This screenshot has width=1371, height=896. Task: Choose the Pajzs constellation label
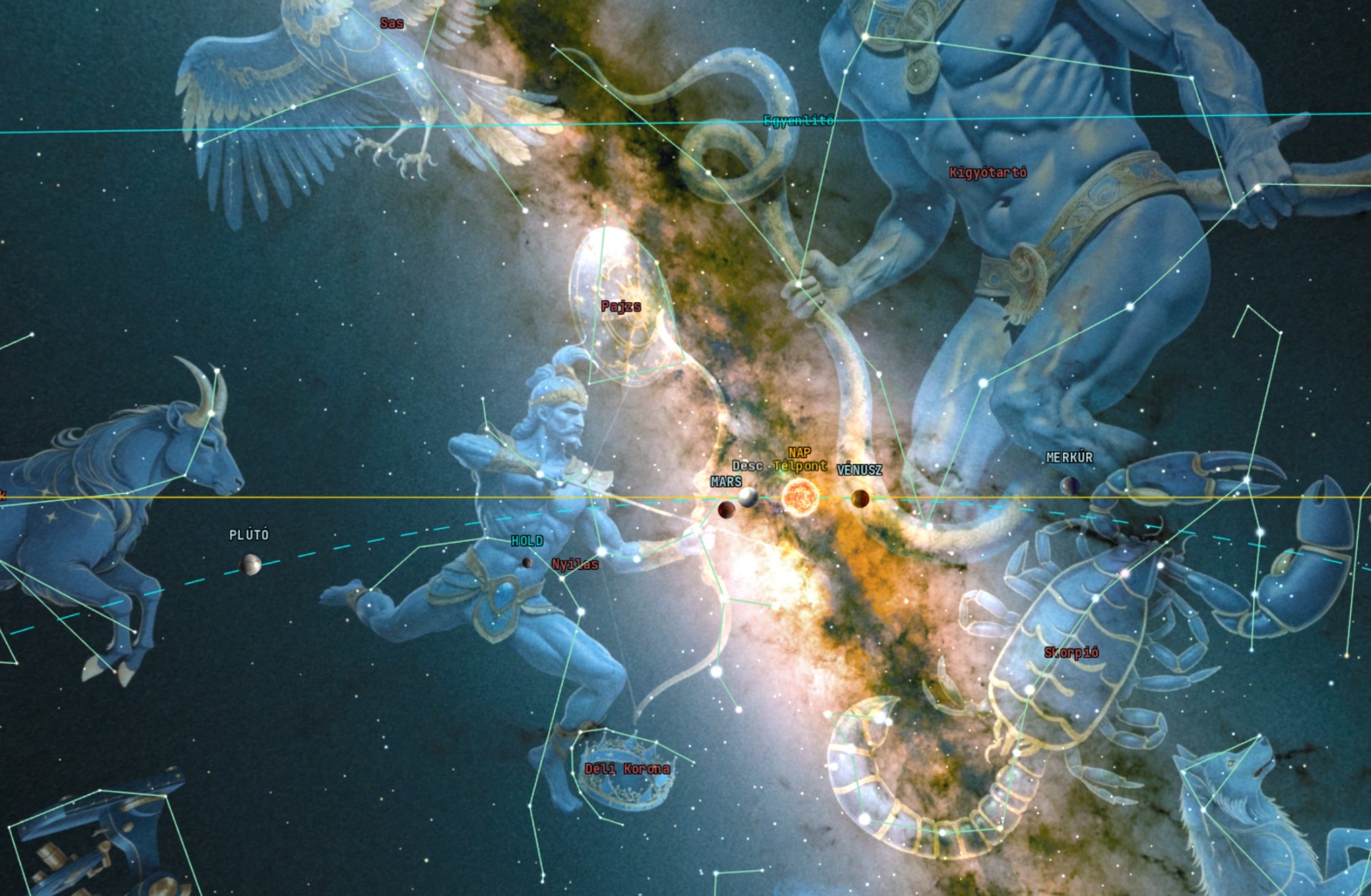621,306
